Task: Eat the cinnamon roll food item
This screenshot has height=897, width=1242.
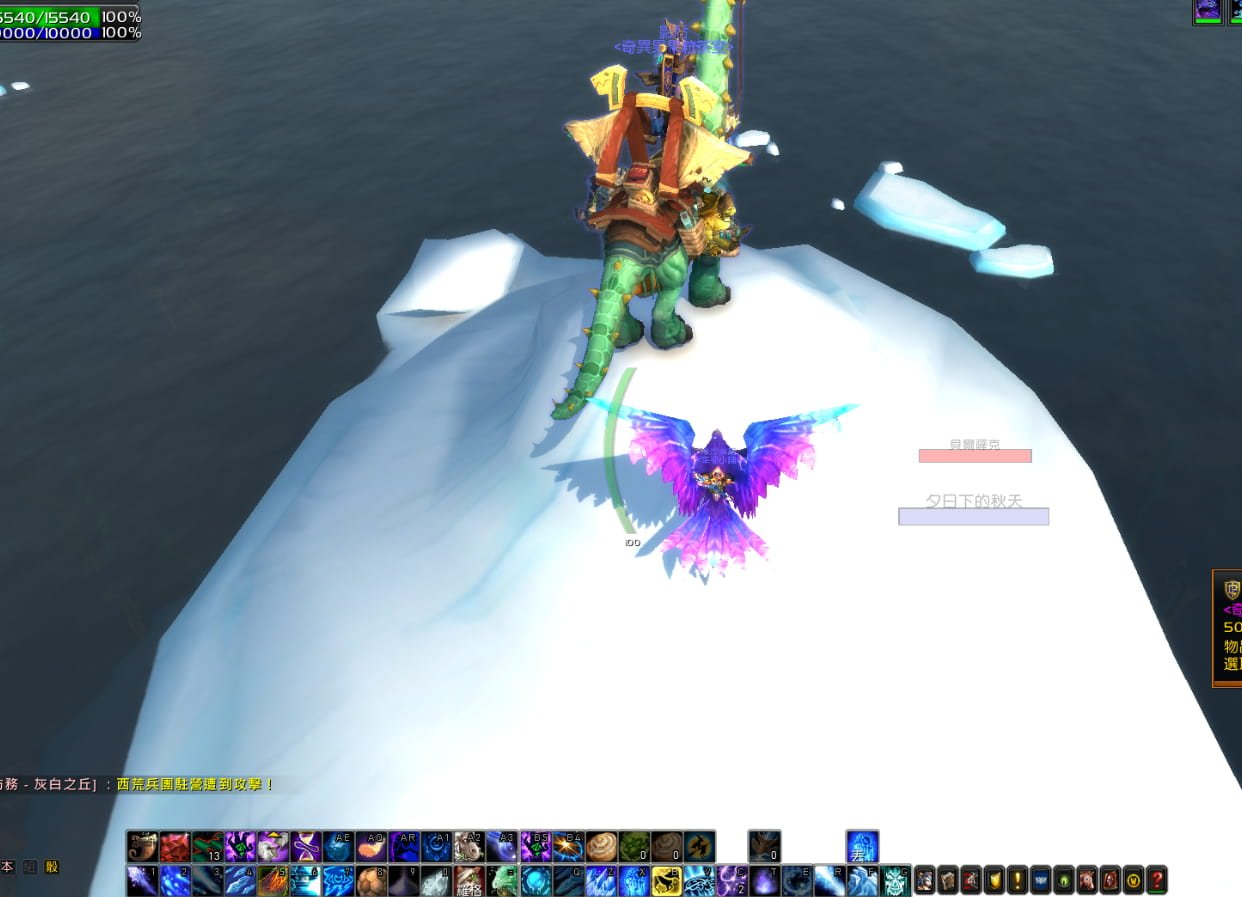Action: point(601,847)
